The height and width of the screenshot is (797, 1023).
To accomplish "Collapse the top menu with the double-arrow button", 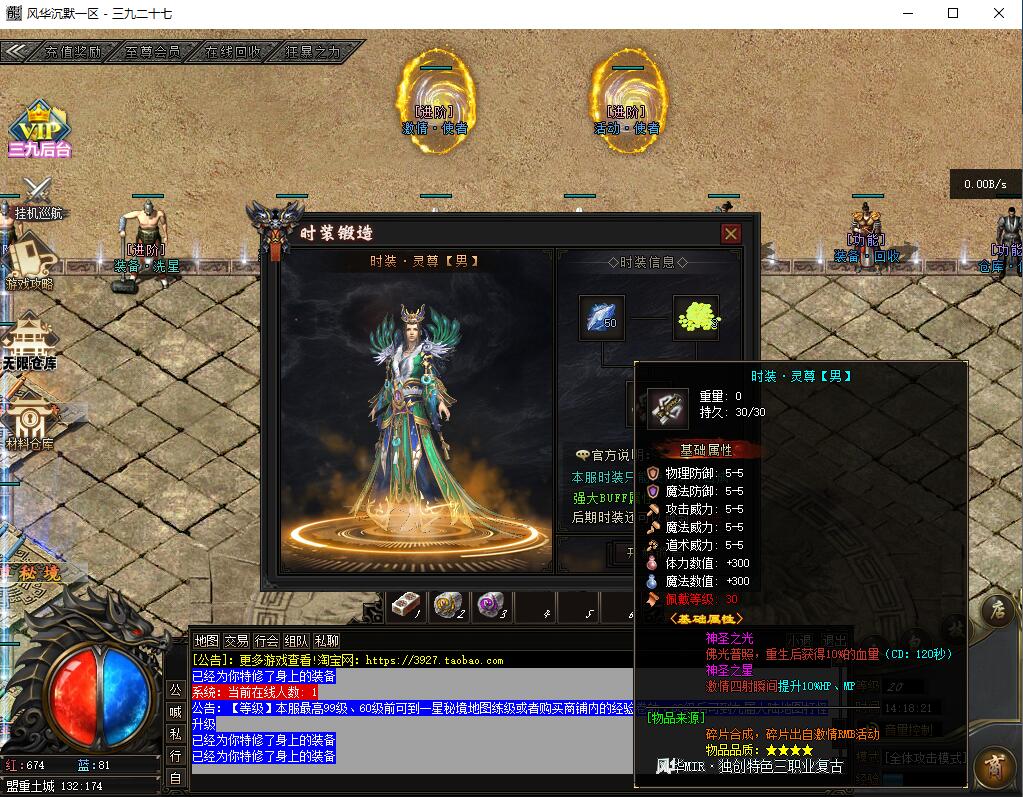I will [x=19, y=51].
